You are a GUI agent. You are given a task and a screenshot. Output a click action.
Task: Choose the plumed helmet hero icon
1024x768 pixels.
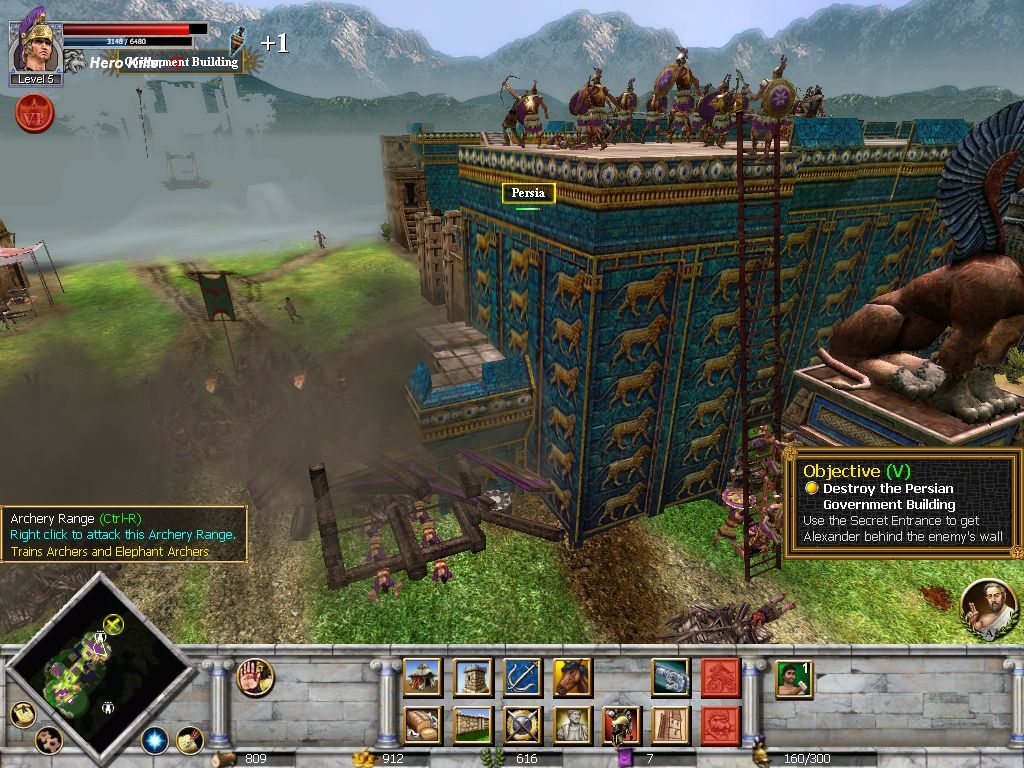[x=621, y=725]
